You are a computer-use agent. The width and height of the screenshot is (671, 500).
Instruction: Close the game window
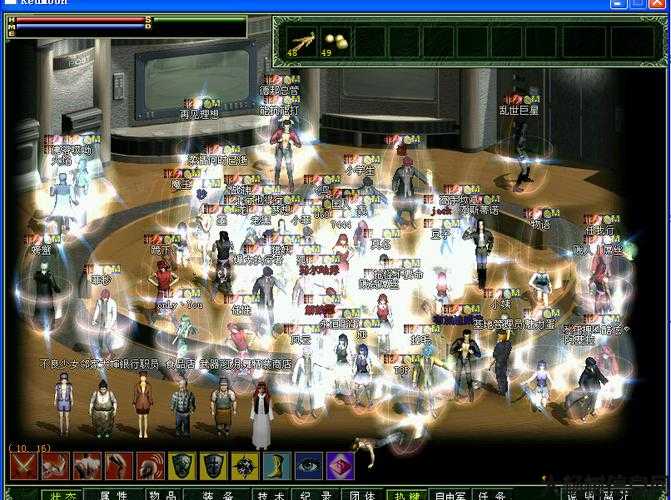pyautogui.click(x=657, y=4)
